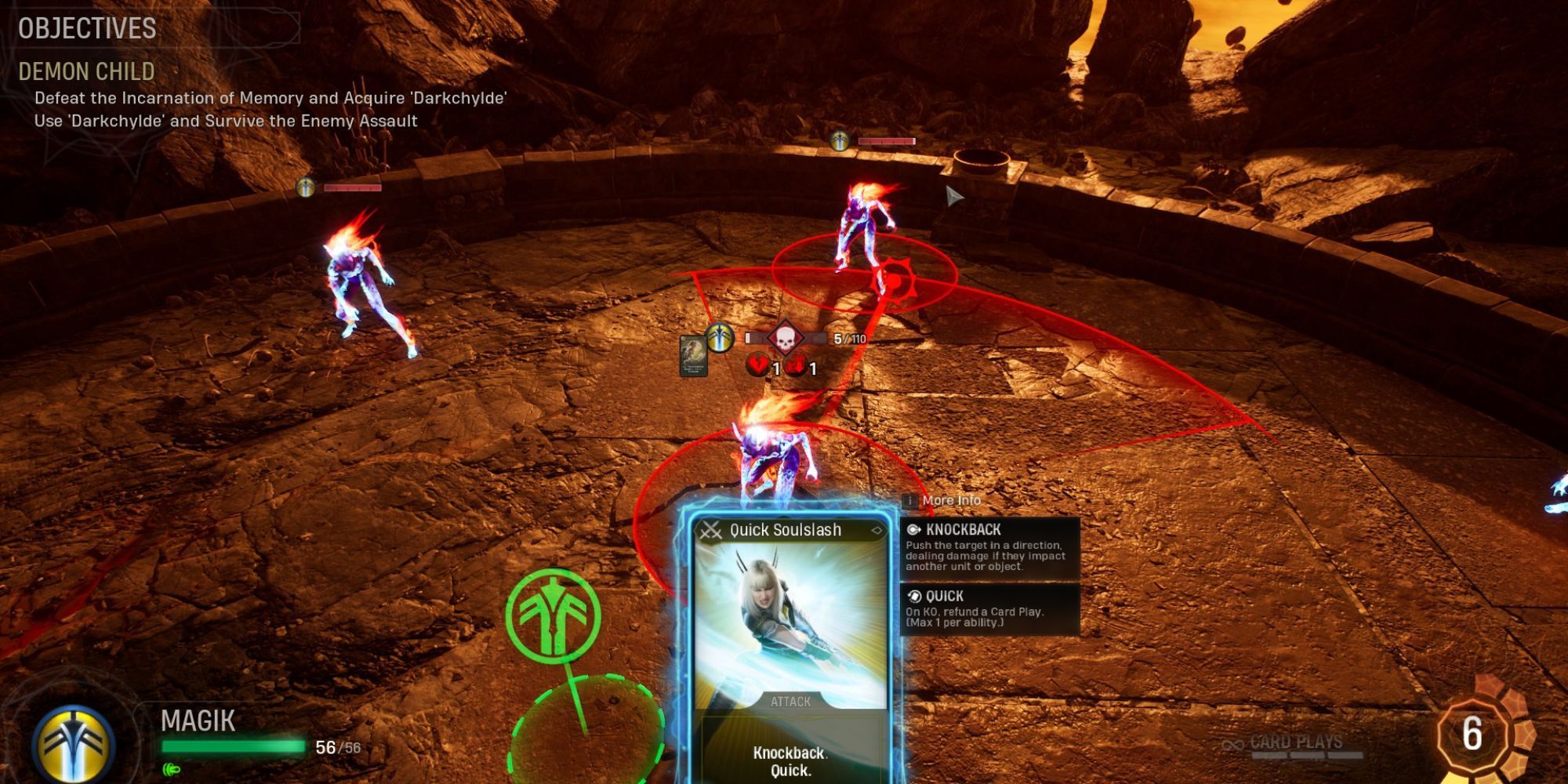This screenshot has width=1568, height=784.
Task: Click the heroism counter showing 6
Action: [x=1472, y=734]
